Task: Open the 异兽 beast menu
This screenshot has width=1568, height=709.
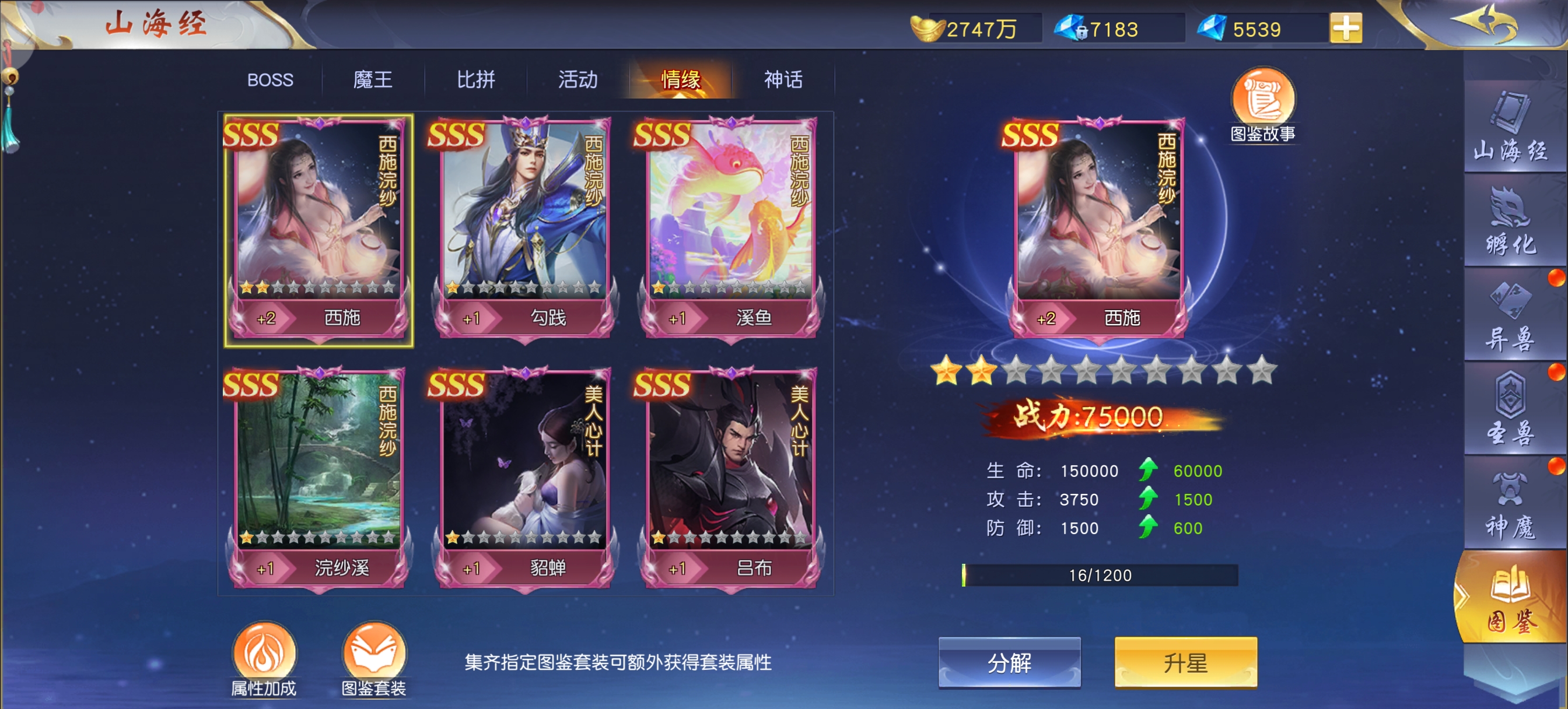Action: pos(1510,317)
